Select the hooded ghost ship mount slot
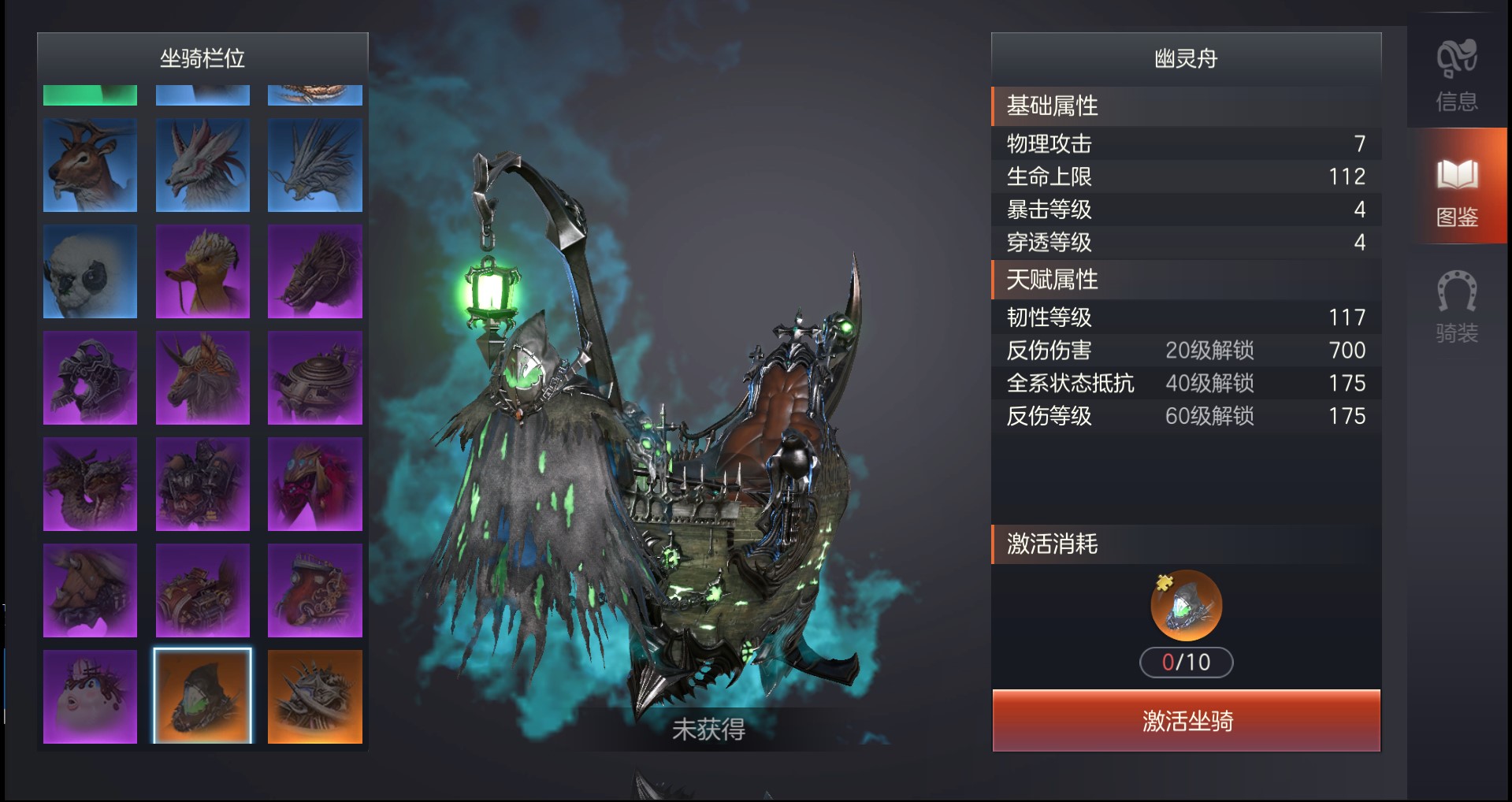 202,696
